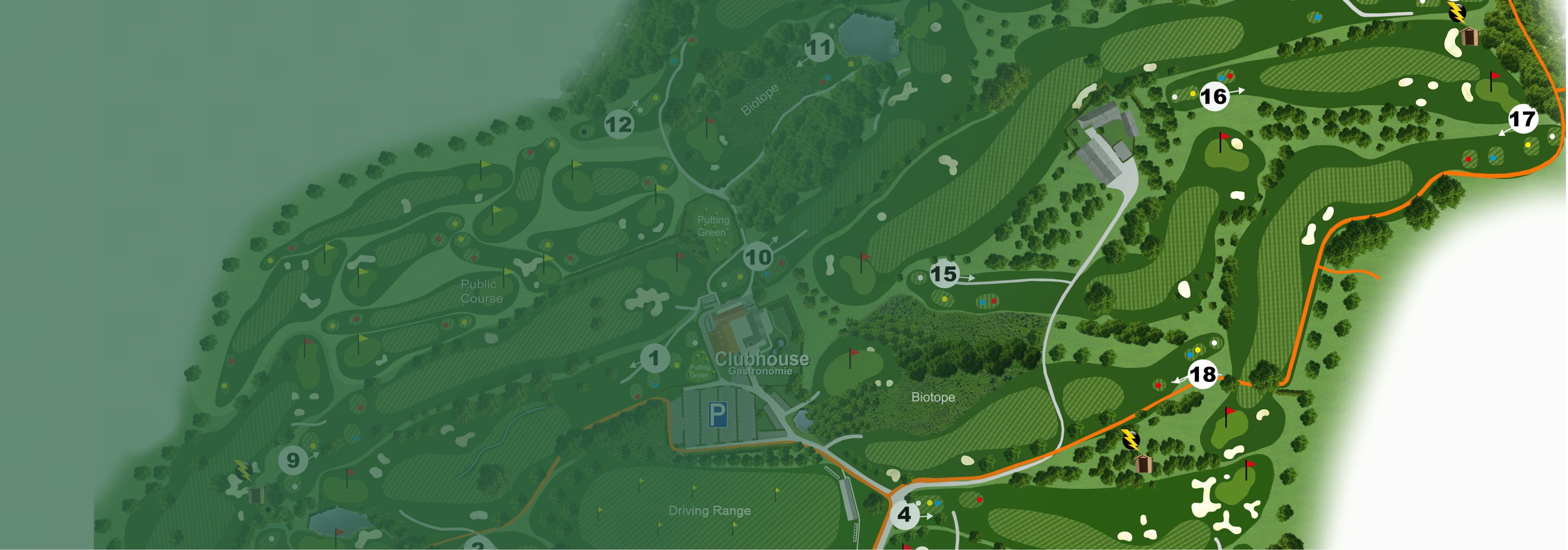This screenshot has width=1568, height=550.
Task: Choose the hole 12 marker
Action: click(619, 125)
